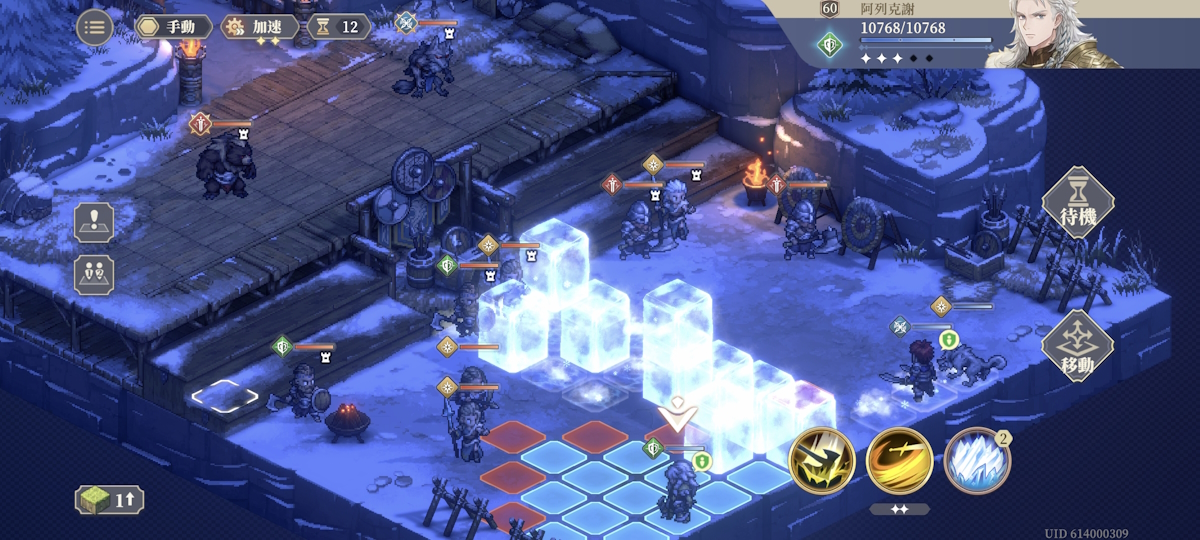1200x540 pixels.
Task: Use the golden slash skill
Action: (899, 461)
